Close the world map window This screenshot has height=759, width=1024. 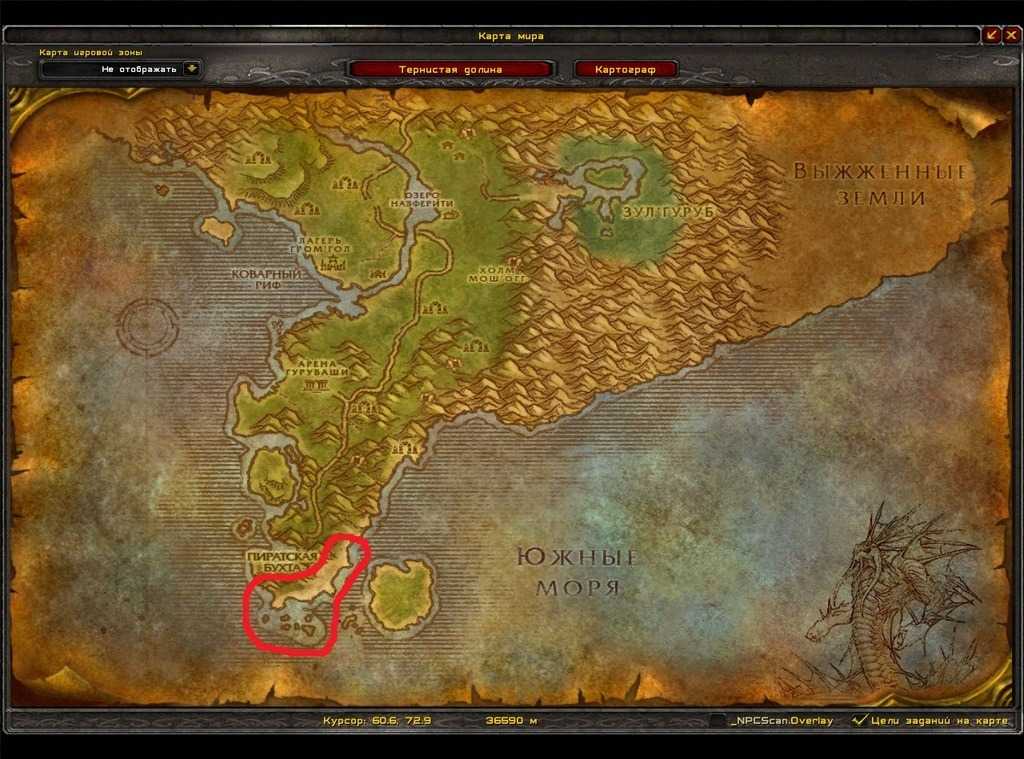coord(1010,34)
